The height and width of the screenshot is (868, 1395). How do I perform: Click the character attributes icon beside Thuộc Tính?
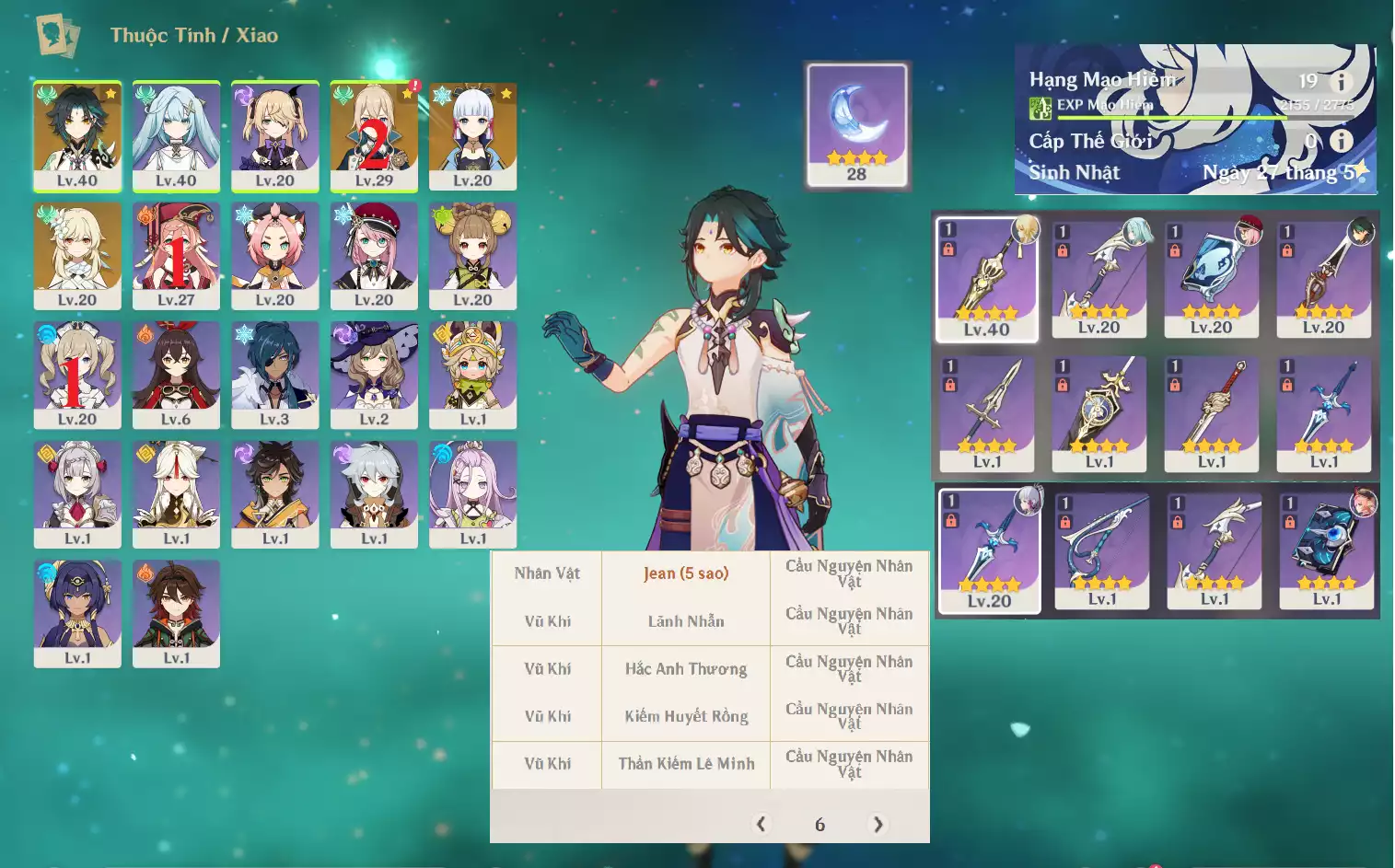tap(57, 35)
